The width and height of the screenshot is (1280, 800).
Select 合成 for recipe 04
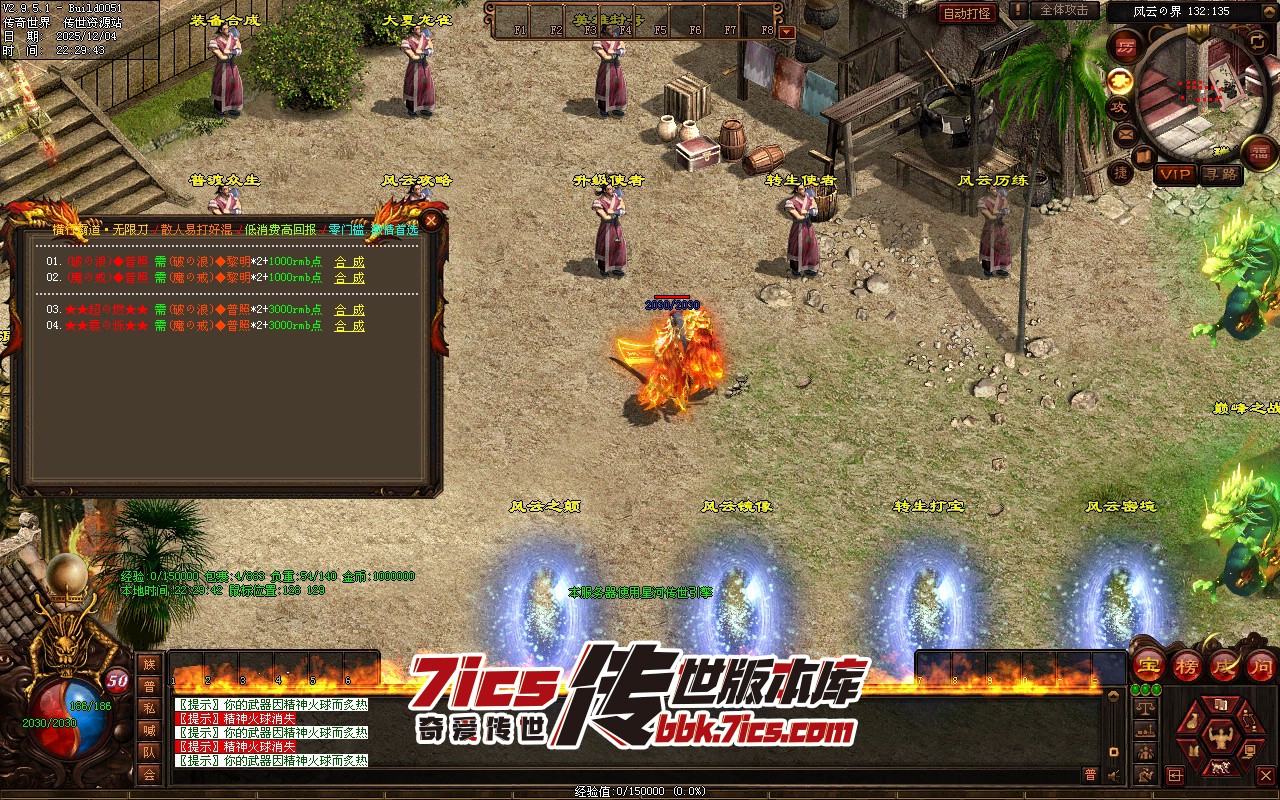coord(349,326)
